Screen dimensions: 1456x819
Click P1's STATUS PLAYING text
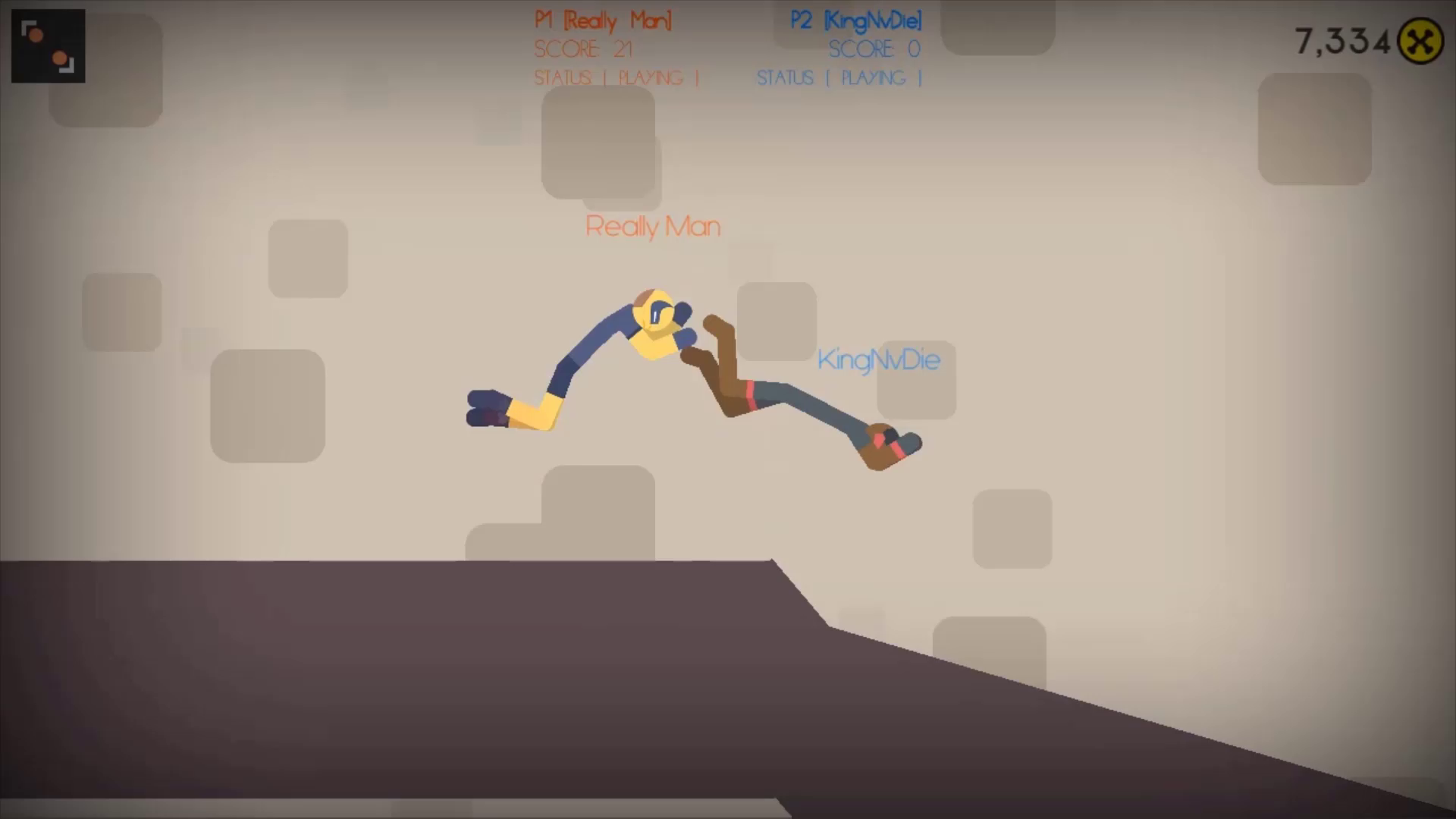click(x=616, y=77)
